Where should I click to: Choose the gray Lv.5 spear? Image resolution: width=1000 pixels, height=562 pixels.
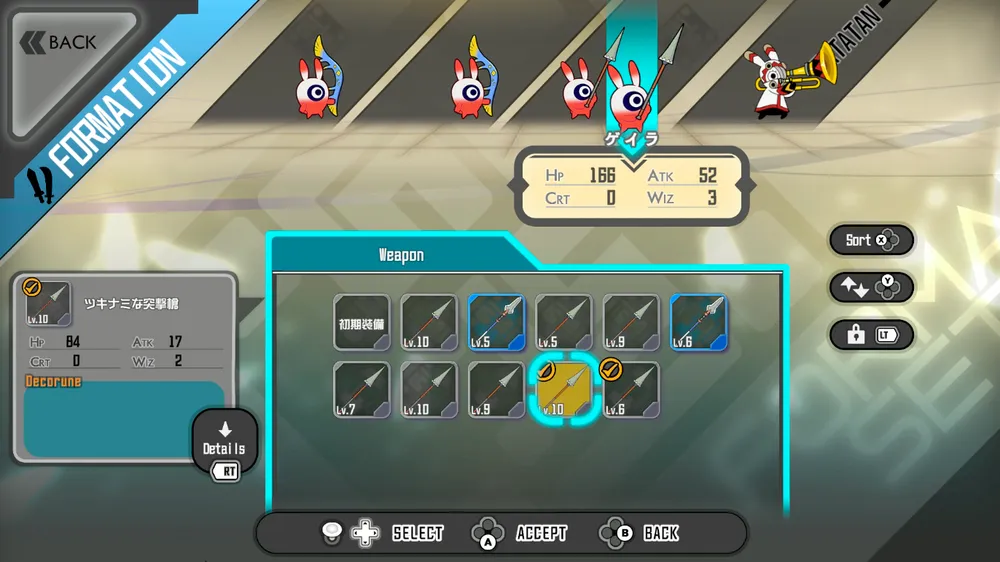[565, 322]
